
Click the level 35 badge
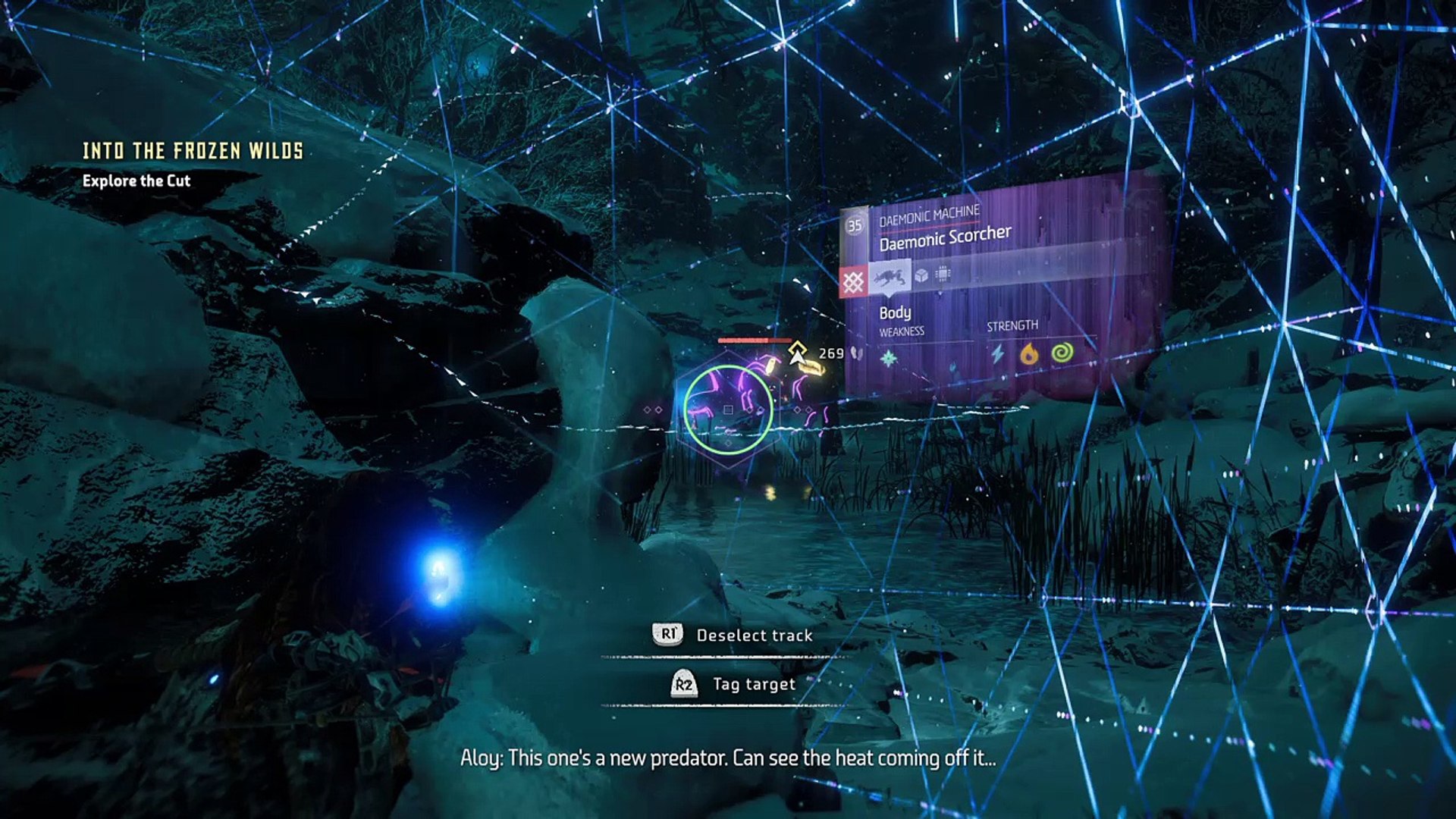(x=855, y=225)
